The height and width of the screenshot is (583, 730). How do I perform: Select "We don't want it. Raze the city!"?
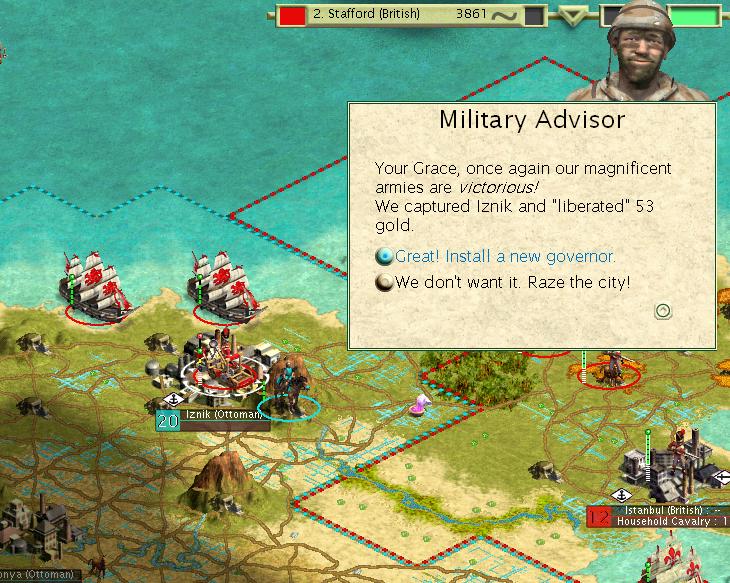[x=512, y=282]
